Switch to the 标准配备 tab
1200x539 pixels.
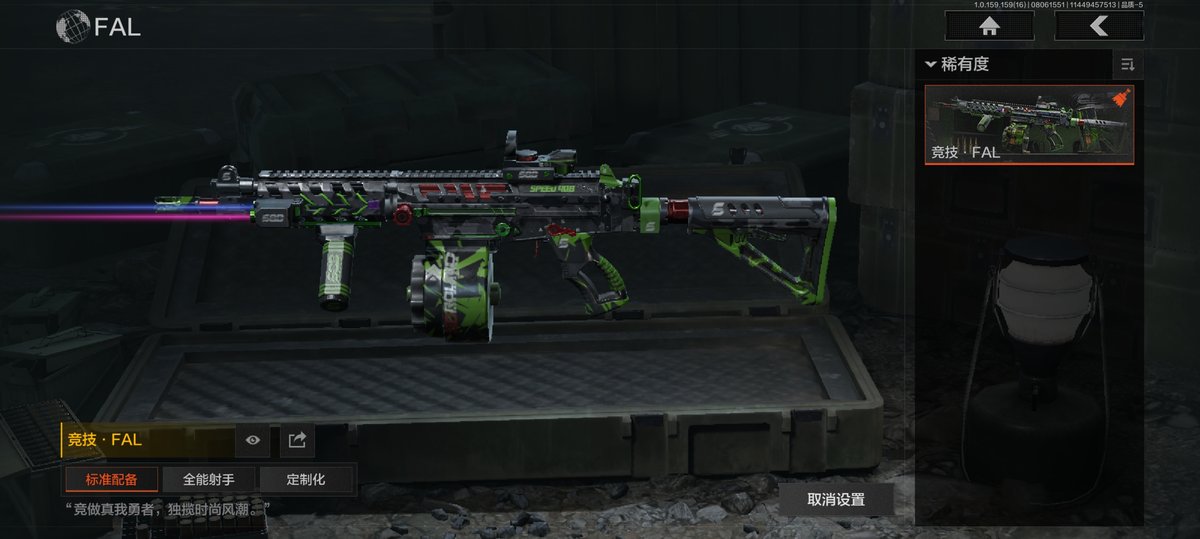[x=111, y=479]
